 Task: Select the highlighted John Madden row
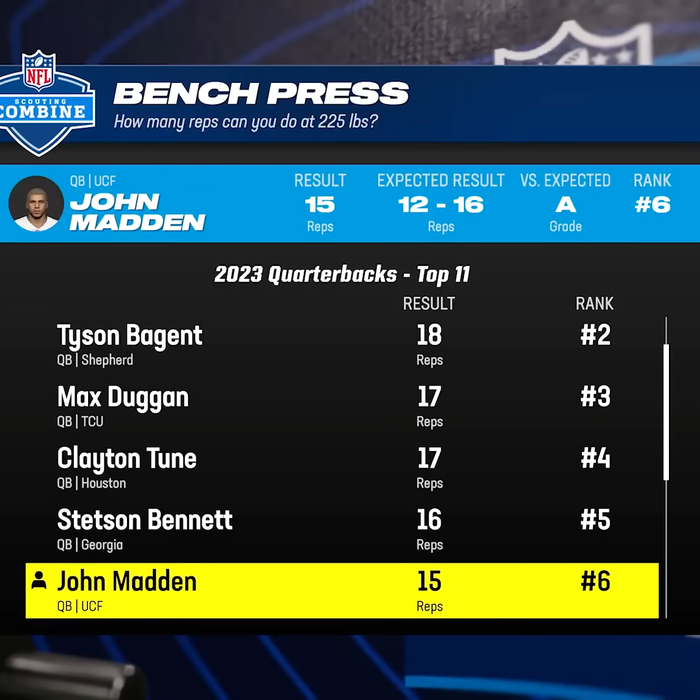click(x=340, y=591)
